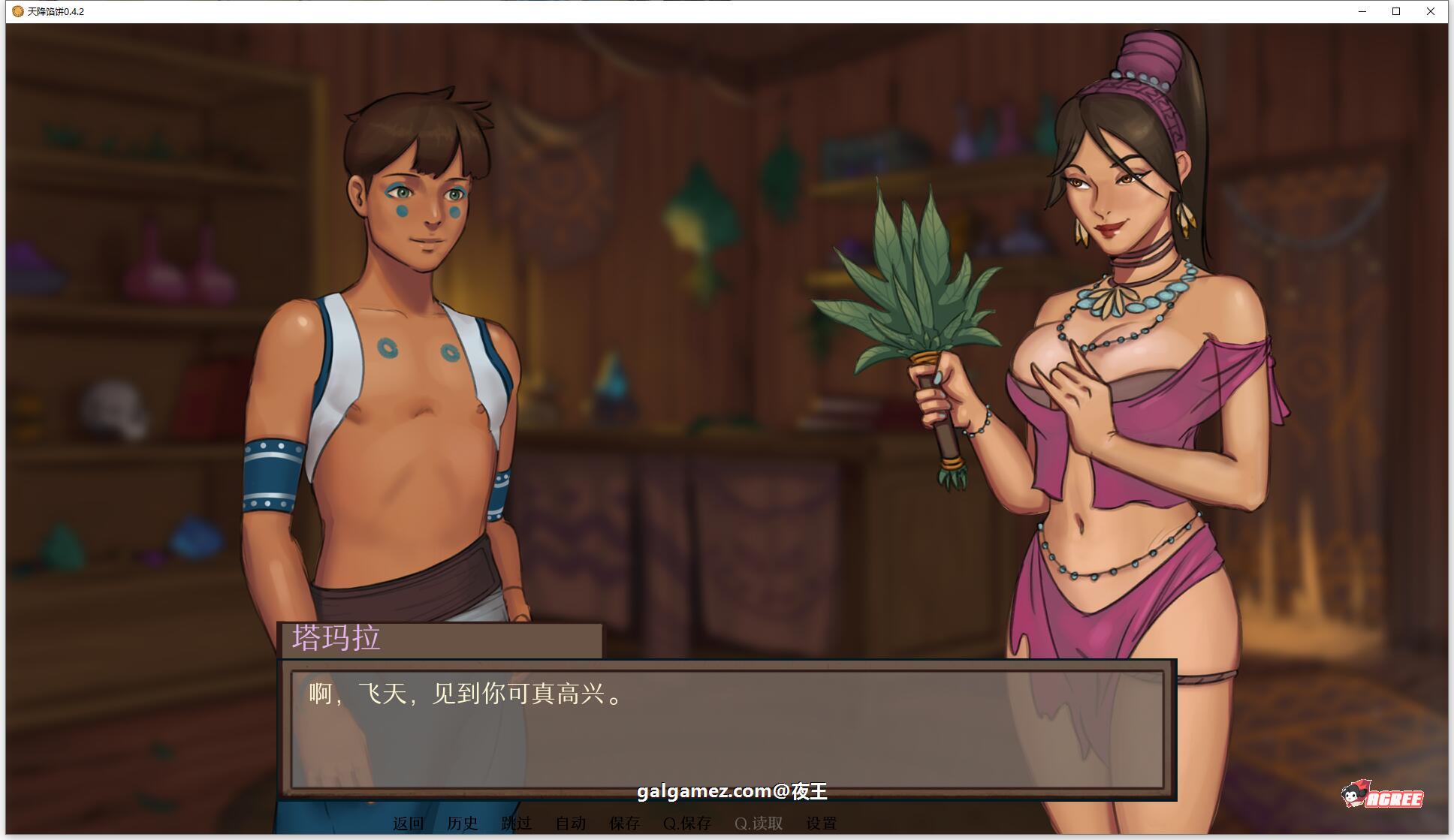Click 保存 to save the game
The height and width of the screenshot is (840, 1454).
pos(624,823)
